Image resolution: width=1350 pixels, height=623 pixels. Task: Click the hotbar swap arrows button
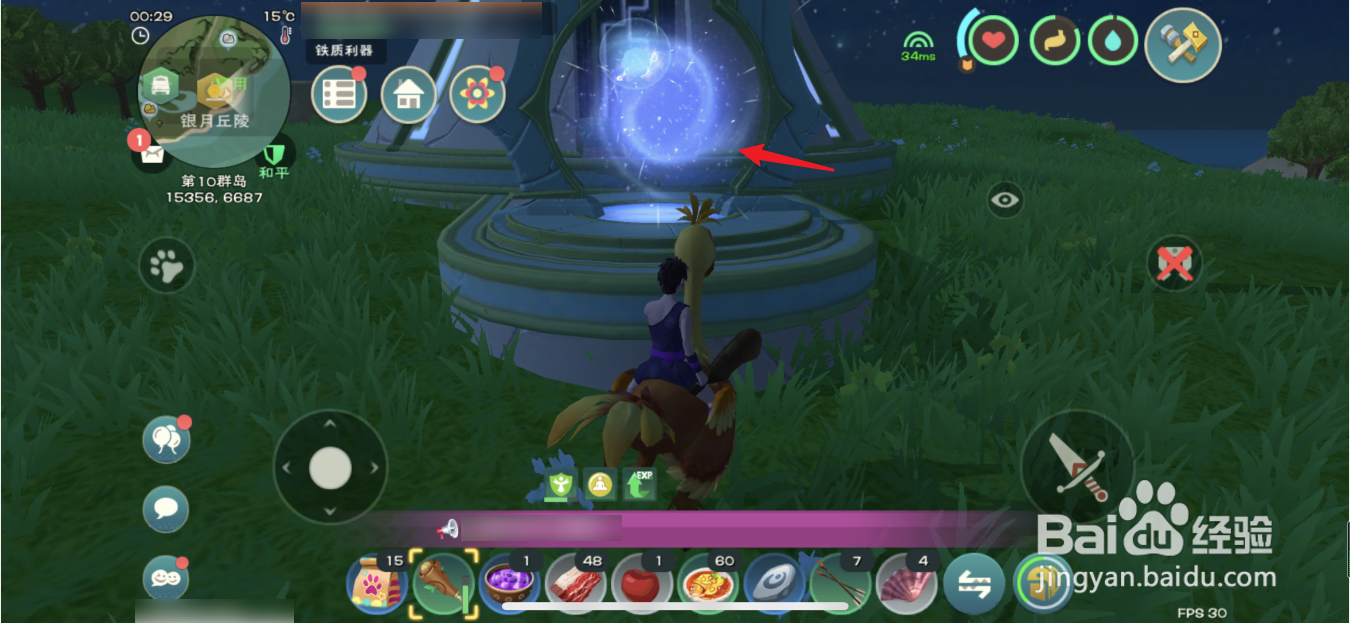(973, 584)
